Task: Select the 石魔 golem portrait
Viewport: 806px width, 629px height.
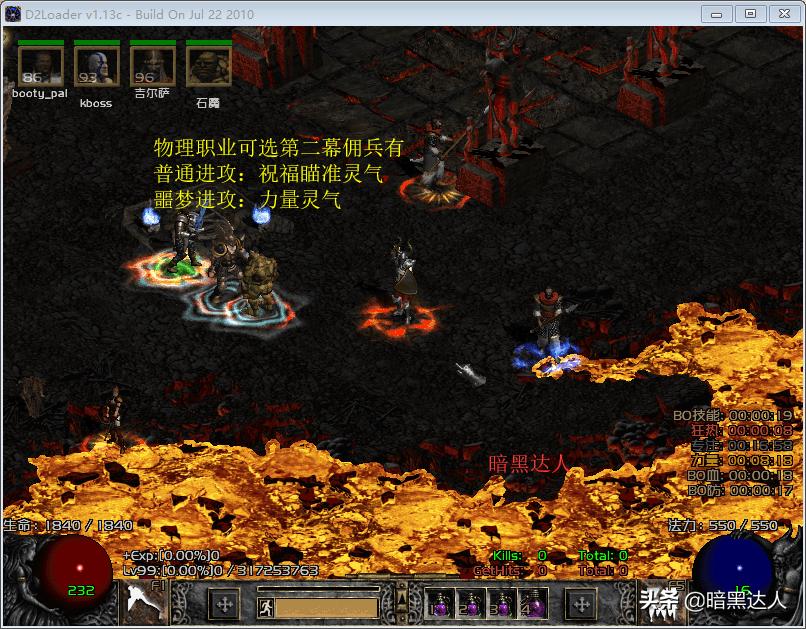Action: click(208, 66)
